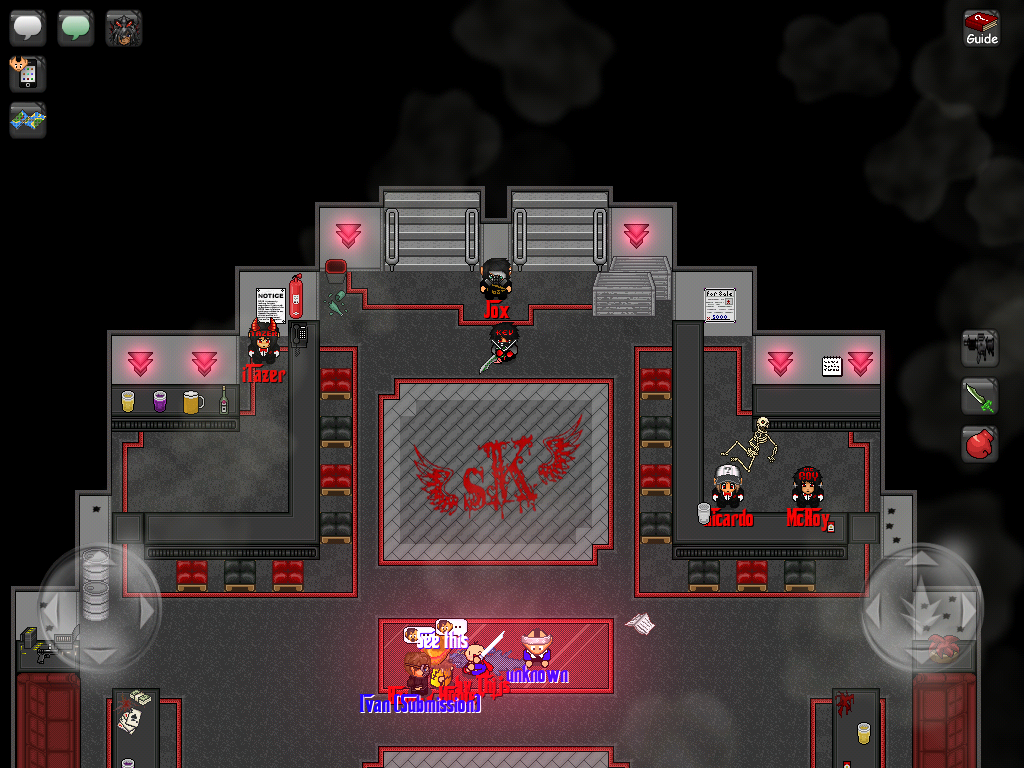Viewport: 1024px width, 768px height.
Task: Select the red boxing glove slot
Action: click(980, 443)
